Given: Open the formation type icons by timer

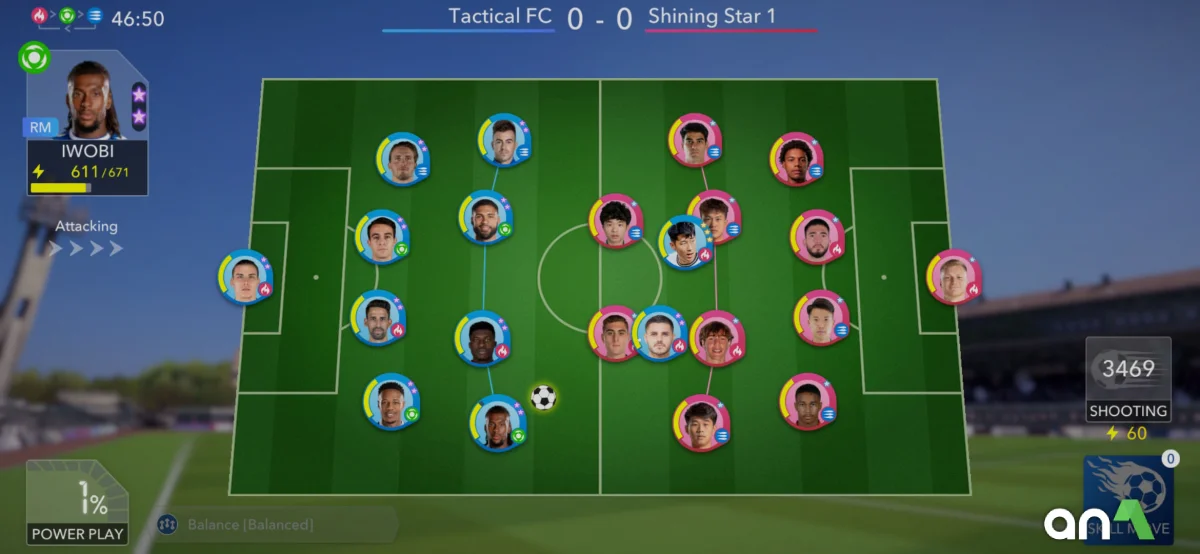Looking at the screenshot, I should tap(66, 16).
